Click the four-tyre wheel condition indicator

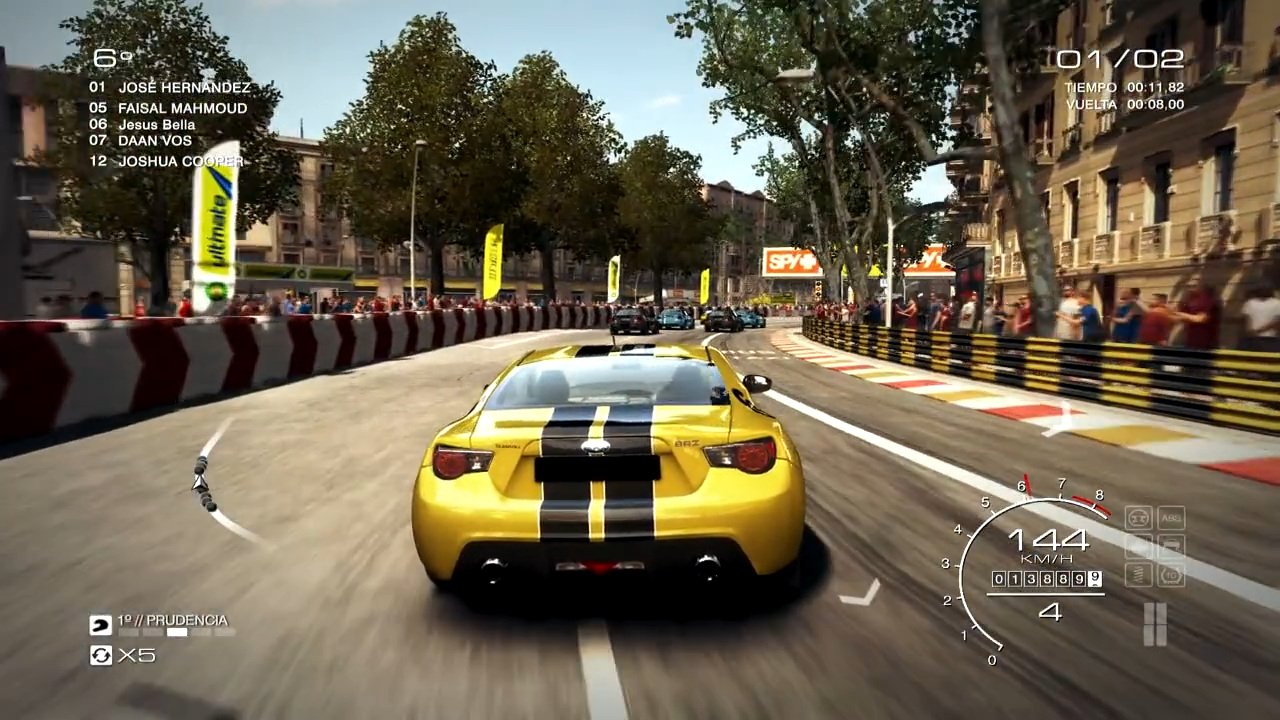tap(1155, 624)
